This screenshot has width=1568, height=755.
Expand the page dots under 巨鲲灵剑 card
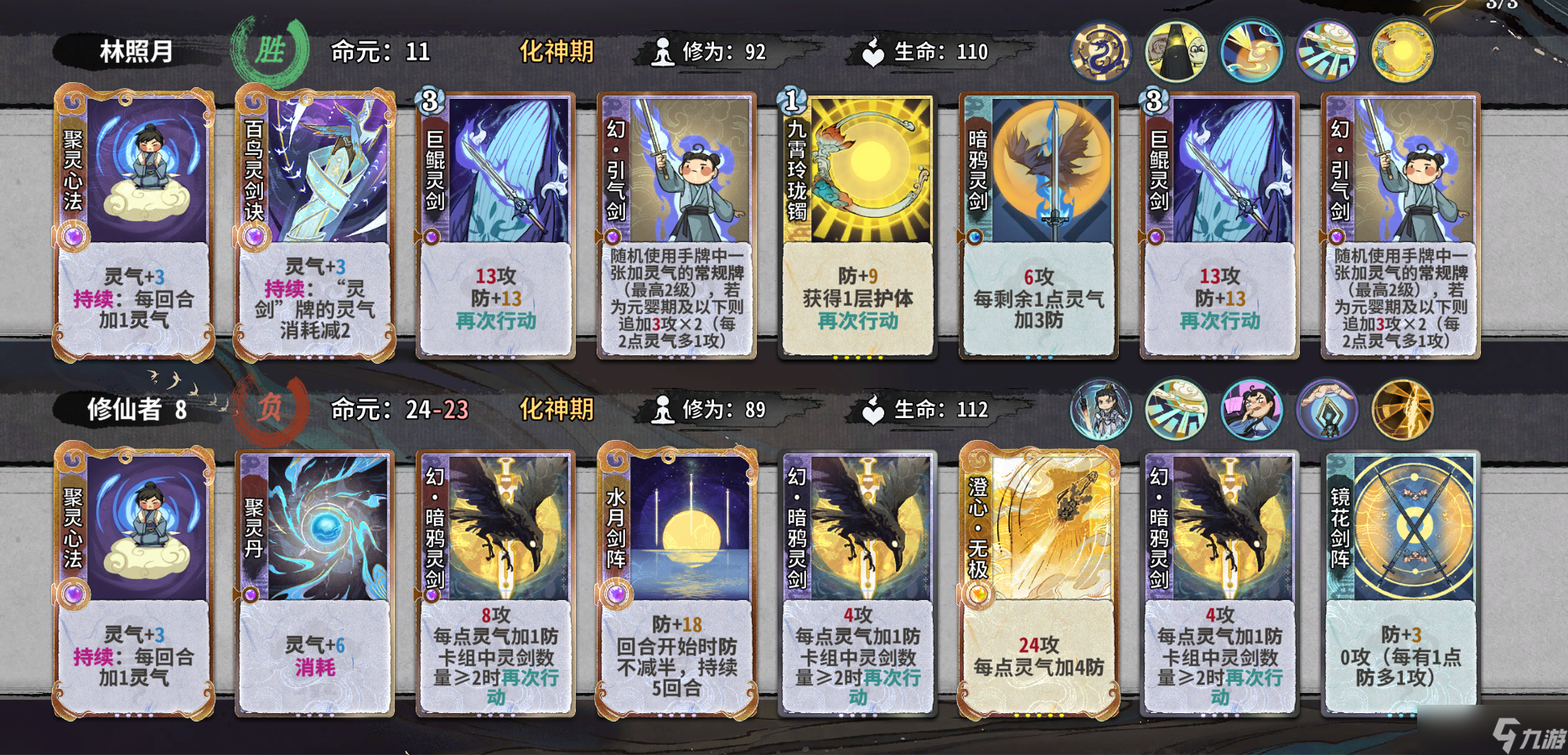(494, 357)
